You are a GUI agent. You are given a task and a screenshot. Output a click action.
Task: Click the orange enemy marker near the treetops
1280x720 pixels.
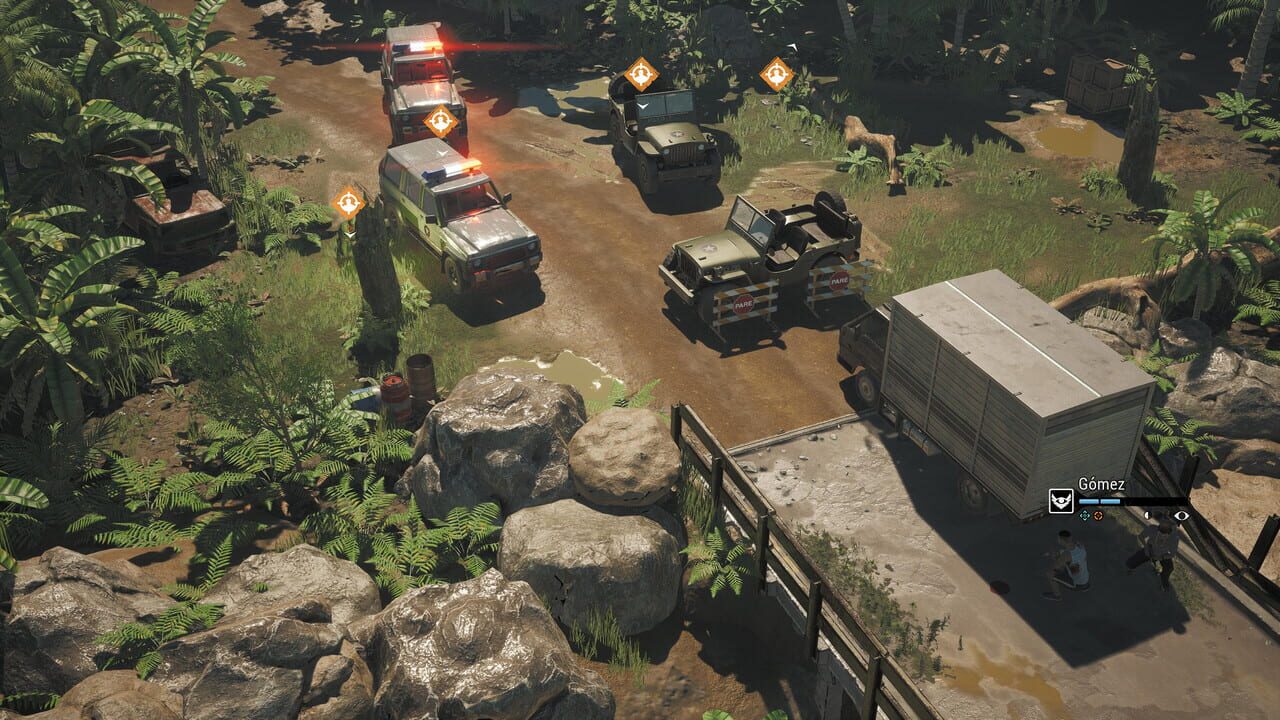pyautogui.click(x=778, y=72)
